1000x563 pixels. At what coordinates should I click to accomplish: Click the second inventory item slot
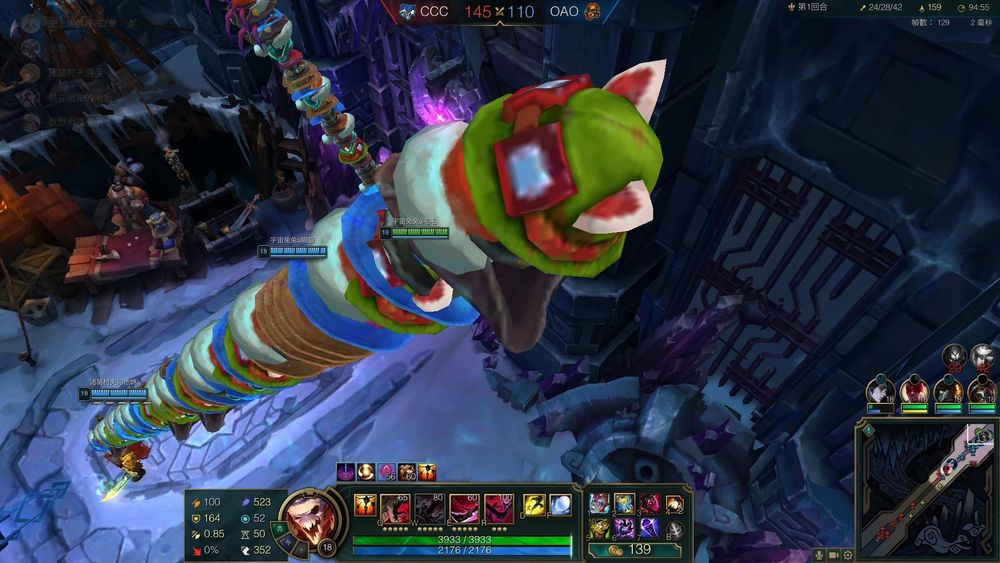624,503
